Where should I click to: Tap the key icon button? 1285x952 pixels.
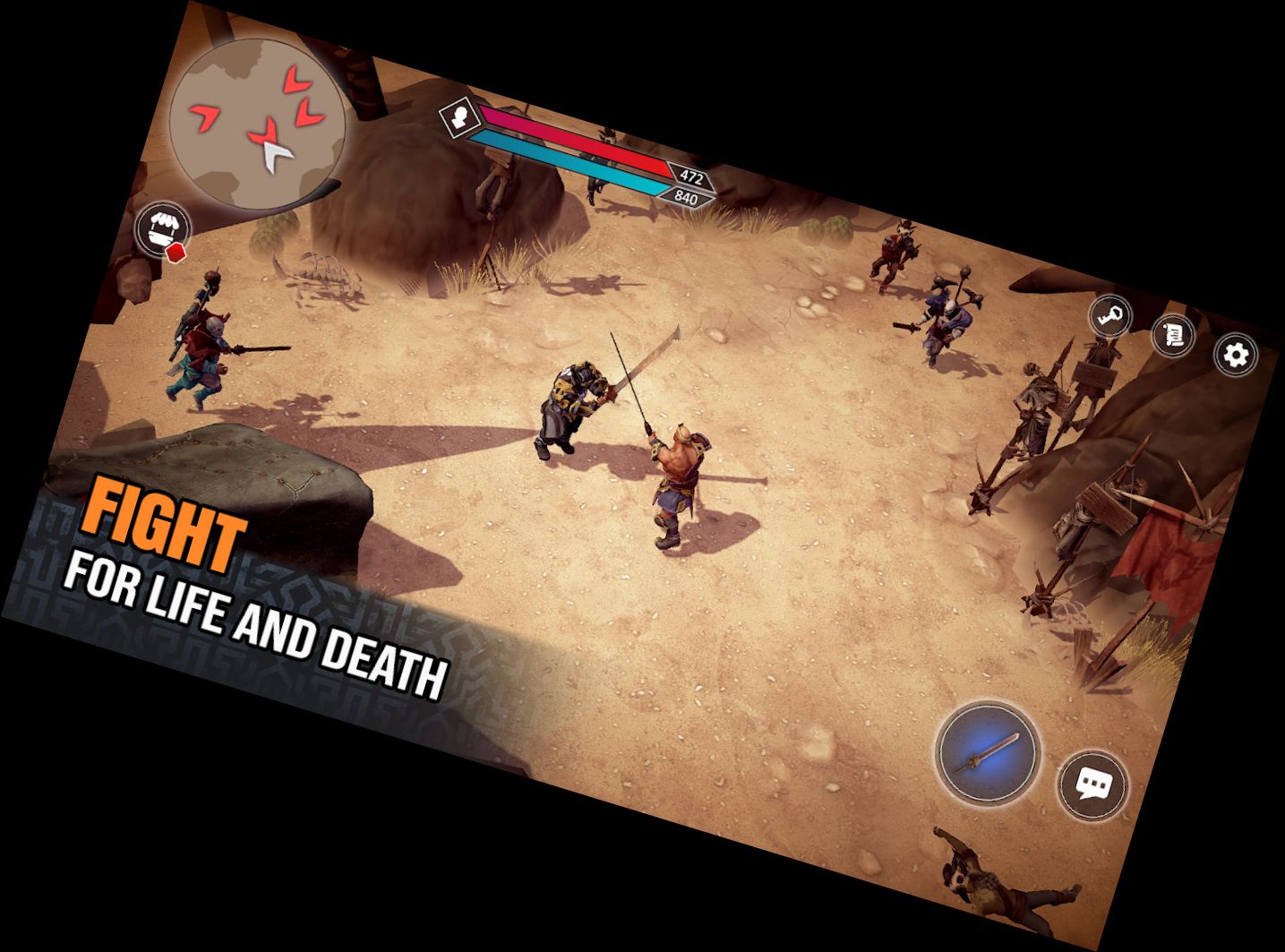pyautogui.click(x=1110, y=316)
